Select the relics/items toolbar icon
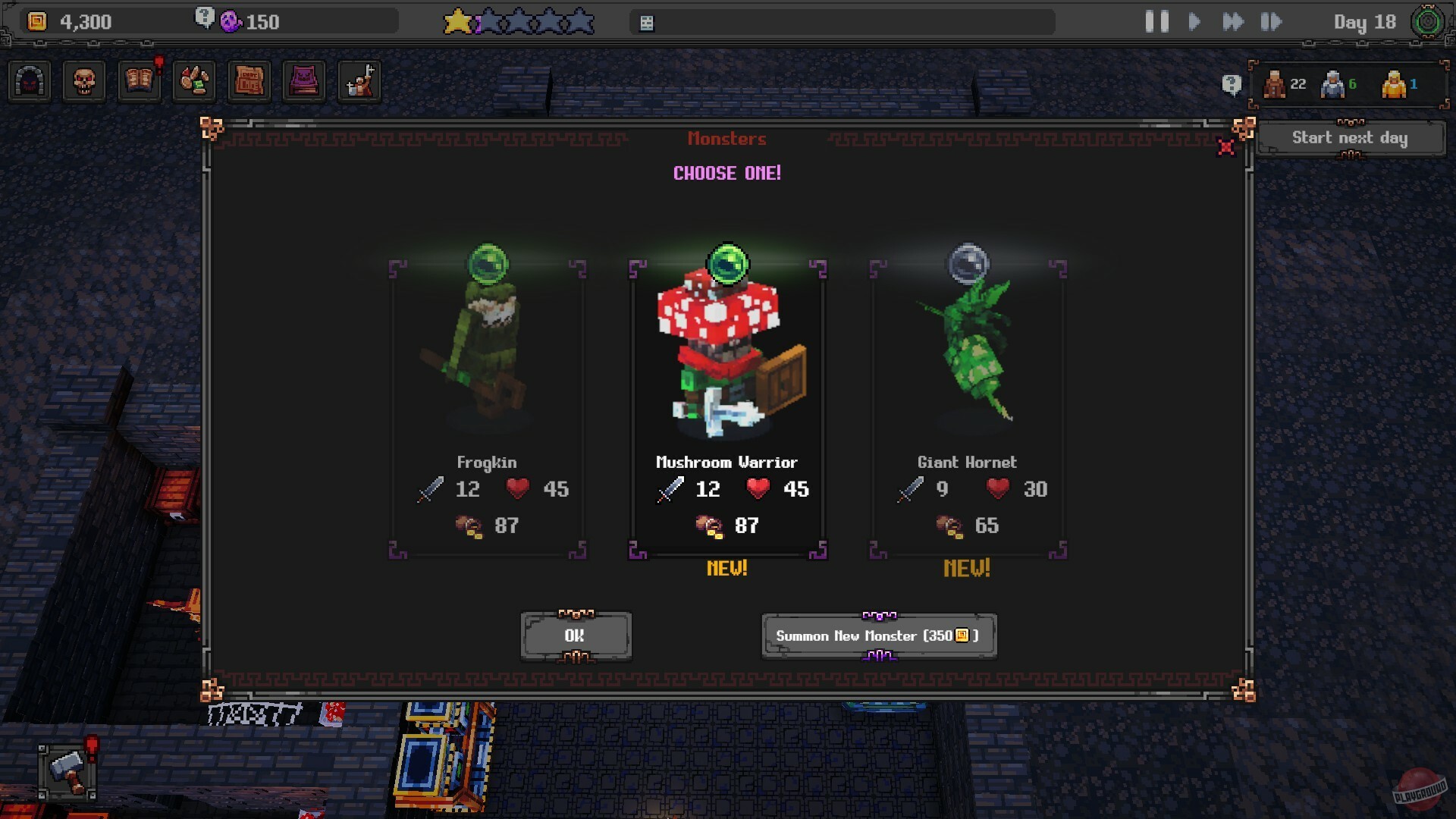1456x819 pixels. [x=194, y=81]
